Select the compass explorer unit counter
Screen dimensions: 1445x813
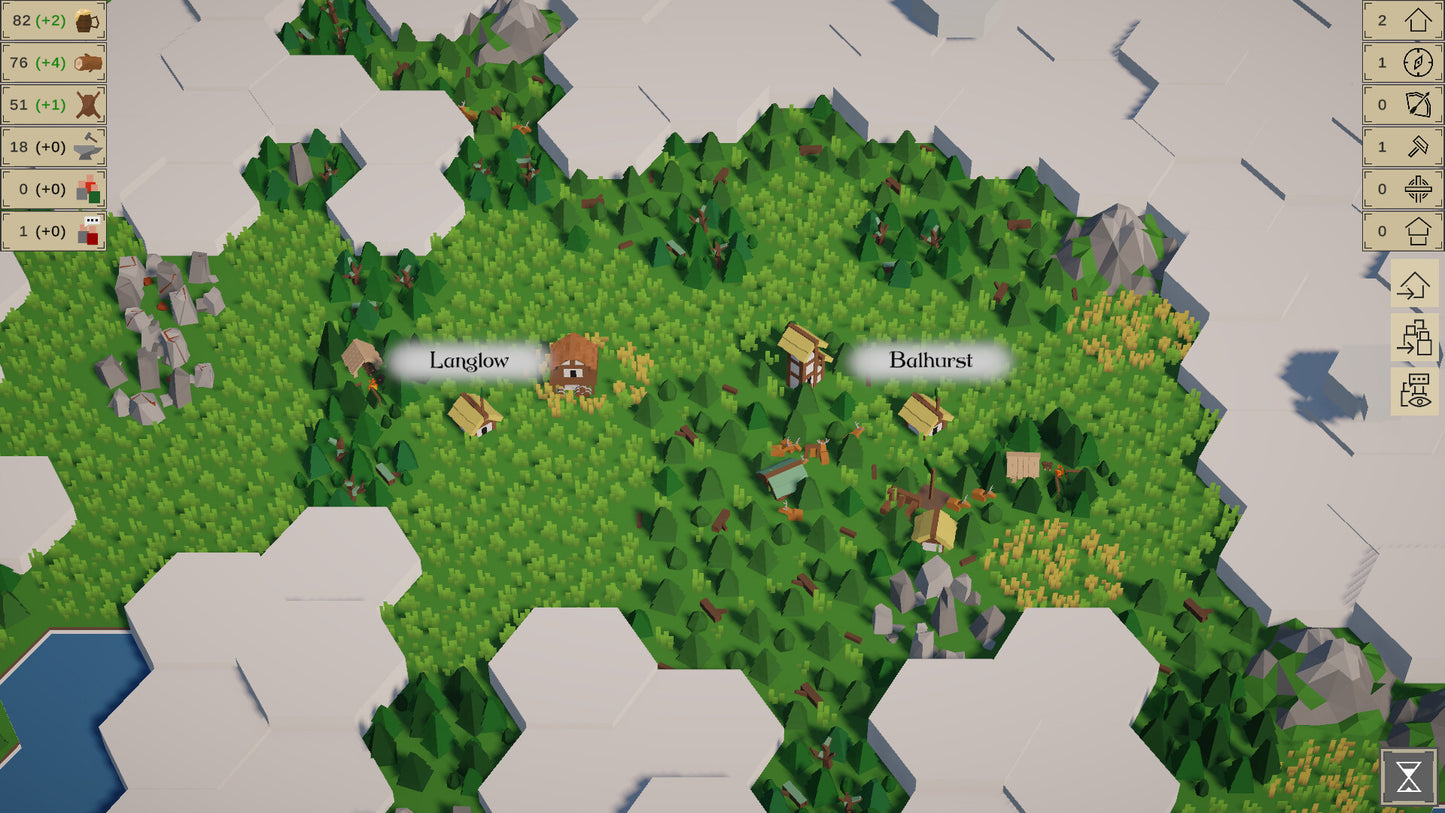[x=1402, y=62]
